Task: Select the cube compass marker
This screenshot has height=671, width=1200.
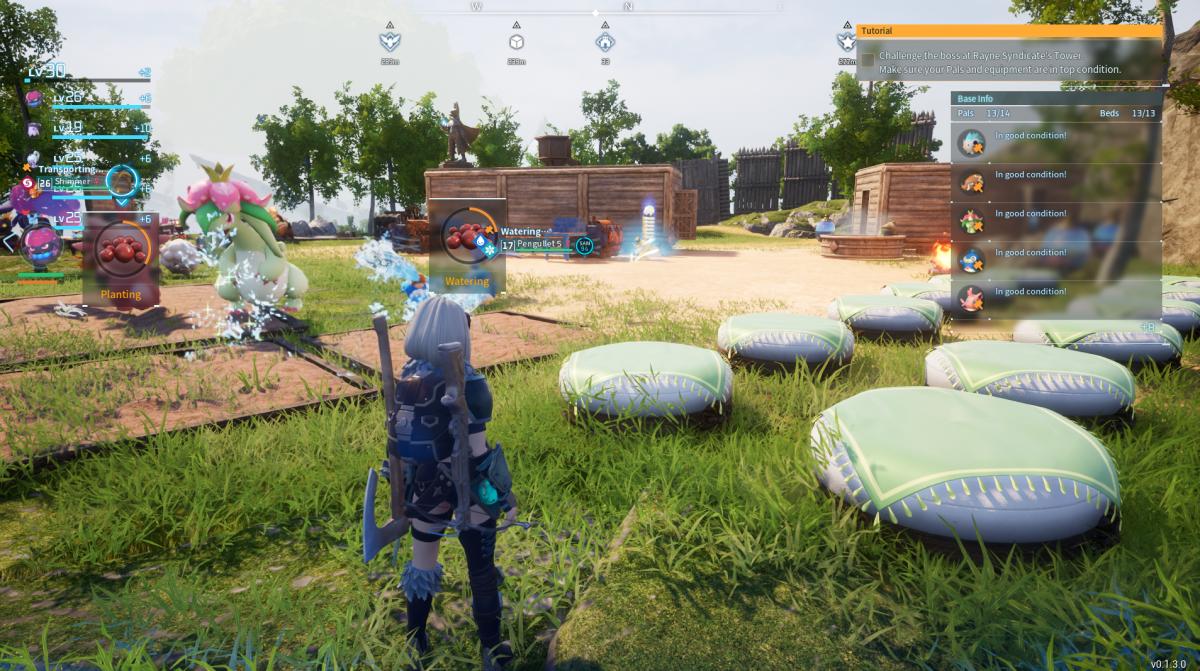Action: point(516,42)
